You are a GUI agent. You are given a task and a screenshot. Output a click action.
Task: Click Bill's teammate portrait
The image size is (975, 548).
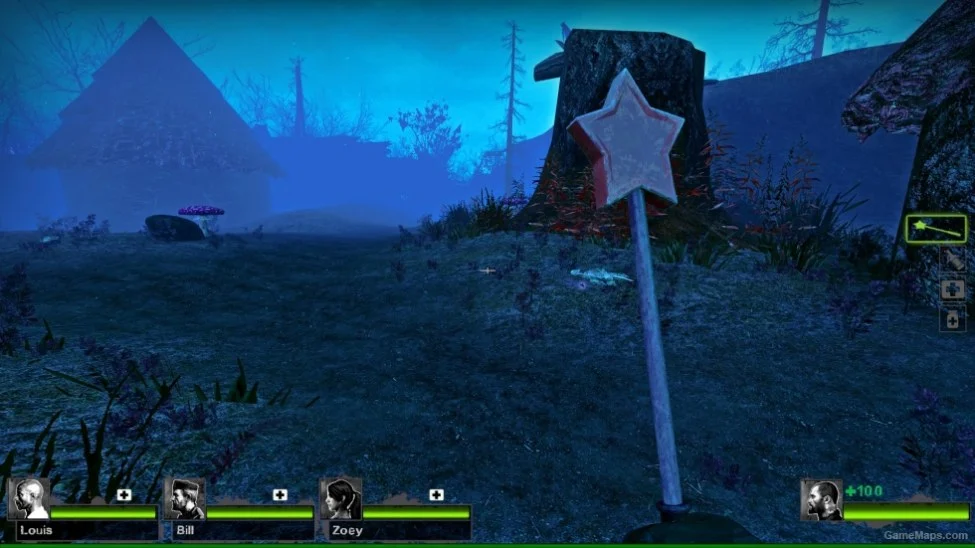[184, 499]
